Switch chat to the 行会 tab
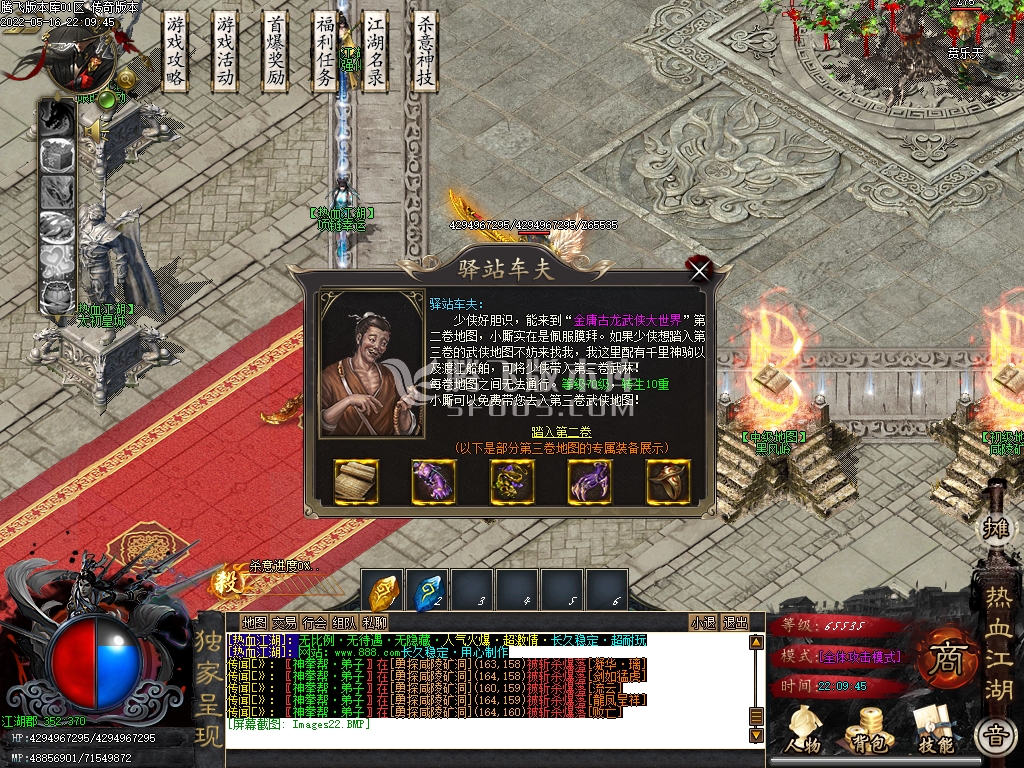The height and width of the screenshot is (768, 1024). [315, 622]
